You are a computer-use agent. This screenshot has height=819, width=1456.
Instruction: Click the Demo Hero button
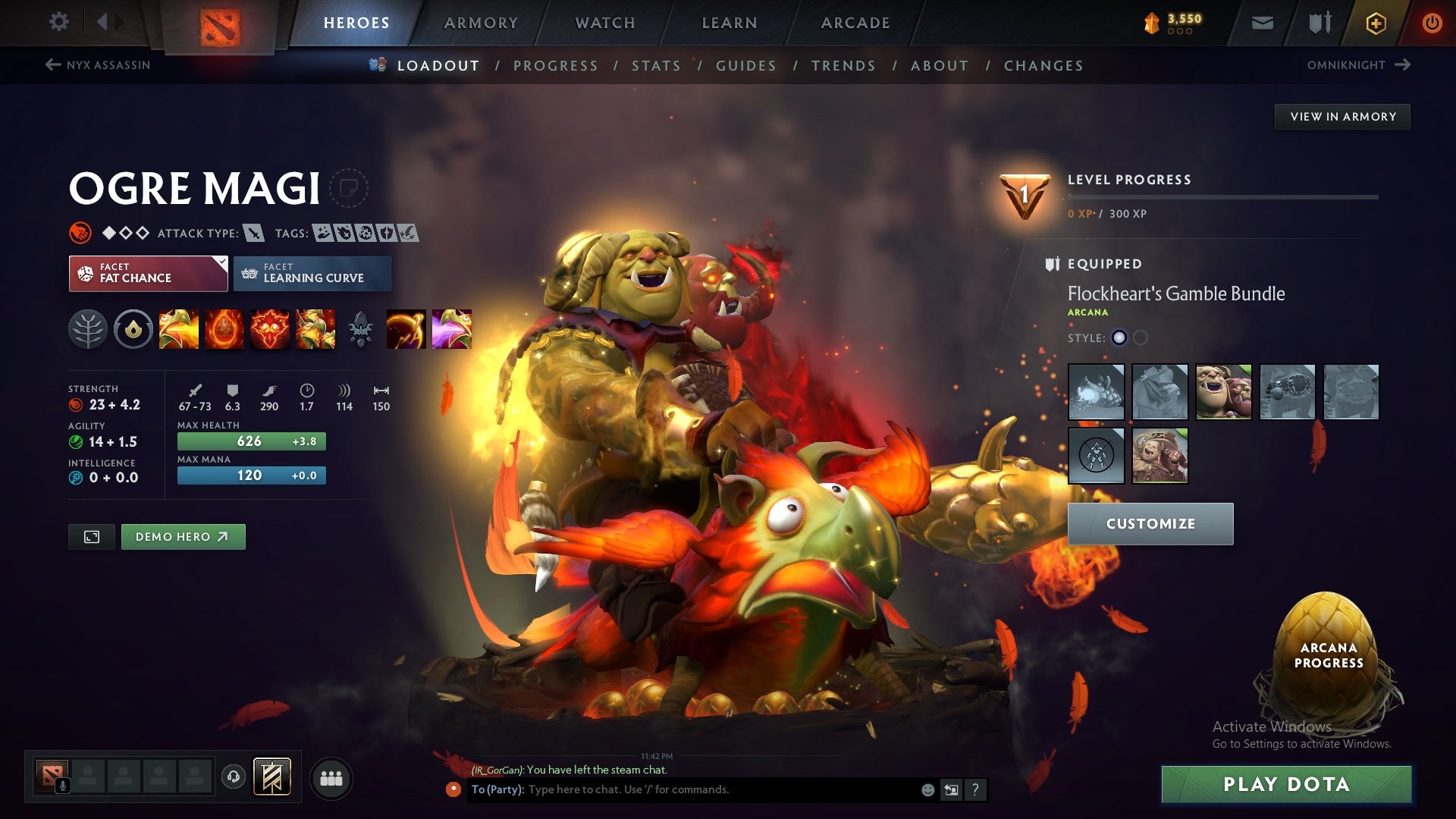point(183,536)
